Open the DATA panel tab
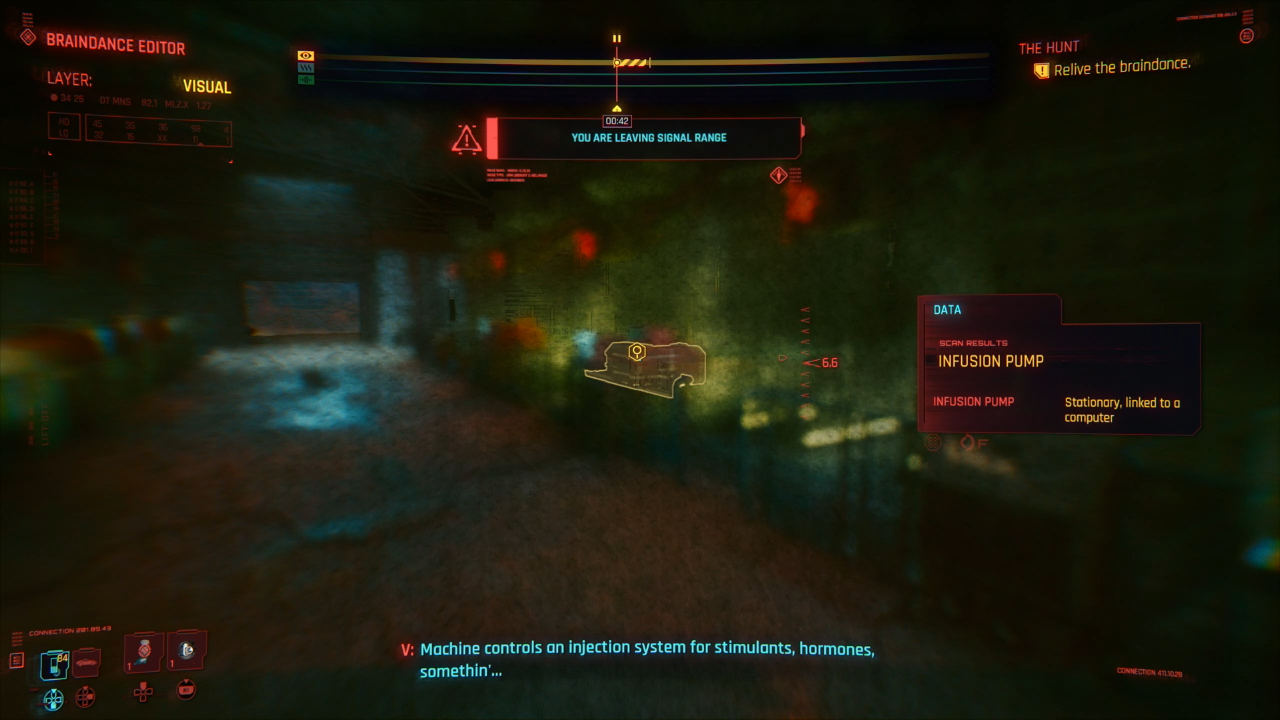Screen dimensions: 1280x720 pos(946,309)
